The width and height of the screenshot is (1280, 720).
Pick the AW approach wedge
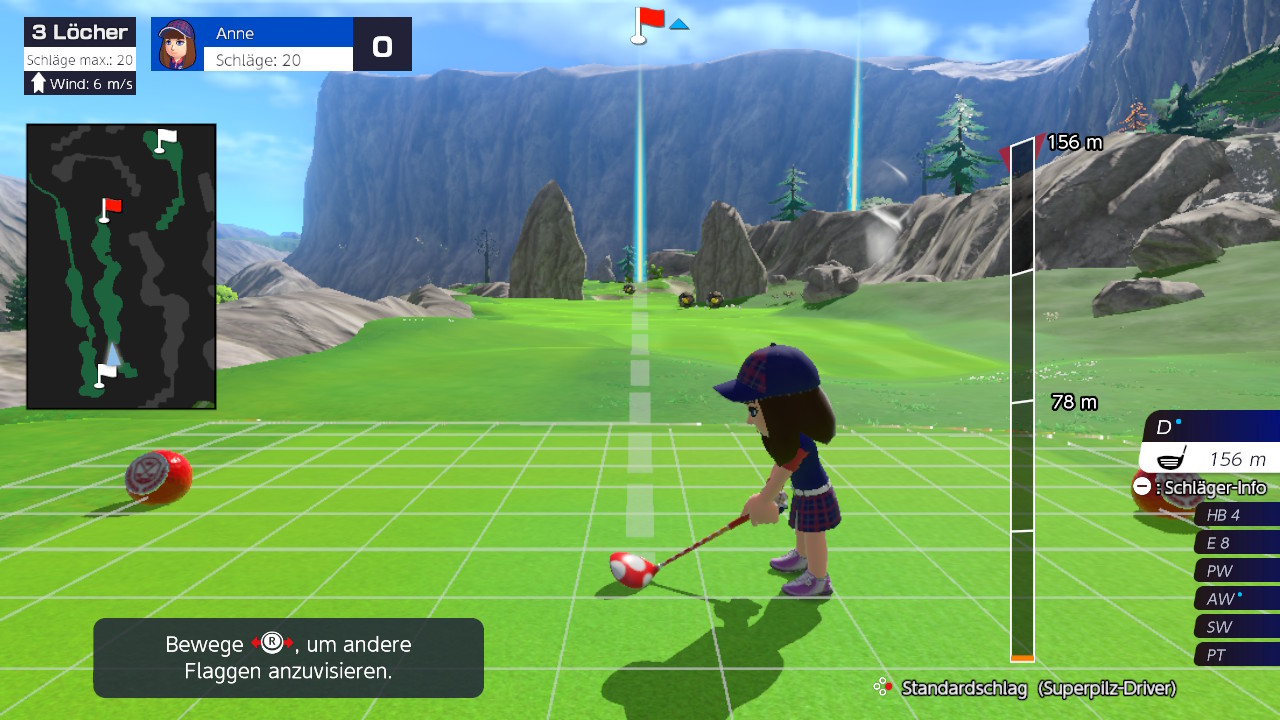pos(1236,599)
